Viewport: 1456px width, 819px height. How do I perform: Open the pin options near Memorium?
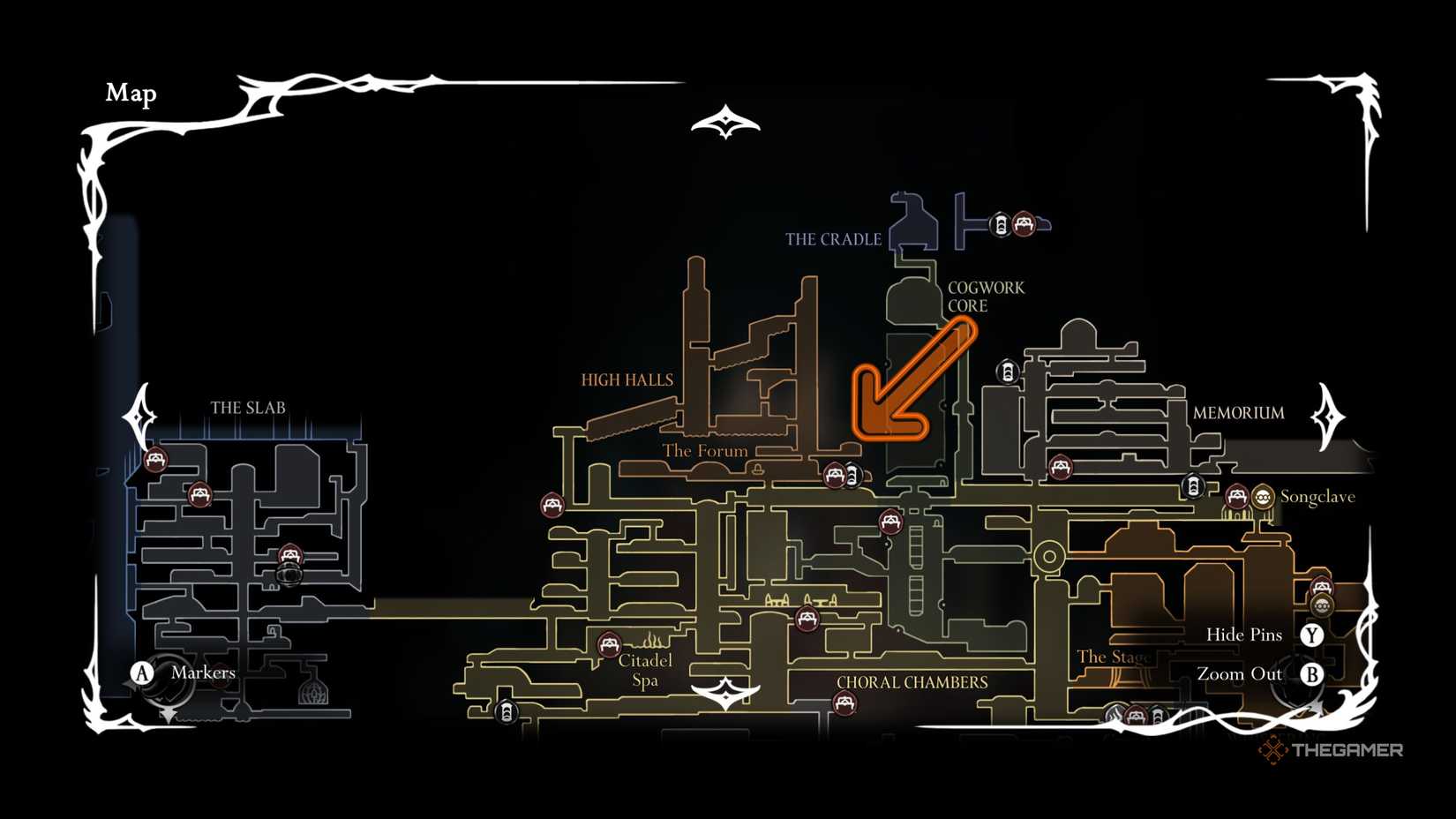pos(1061,465)
